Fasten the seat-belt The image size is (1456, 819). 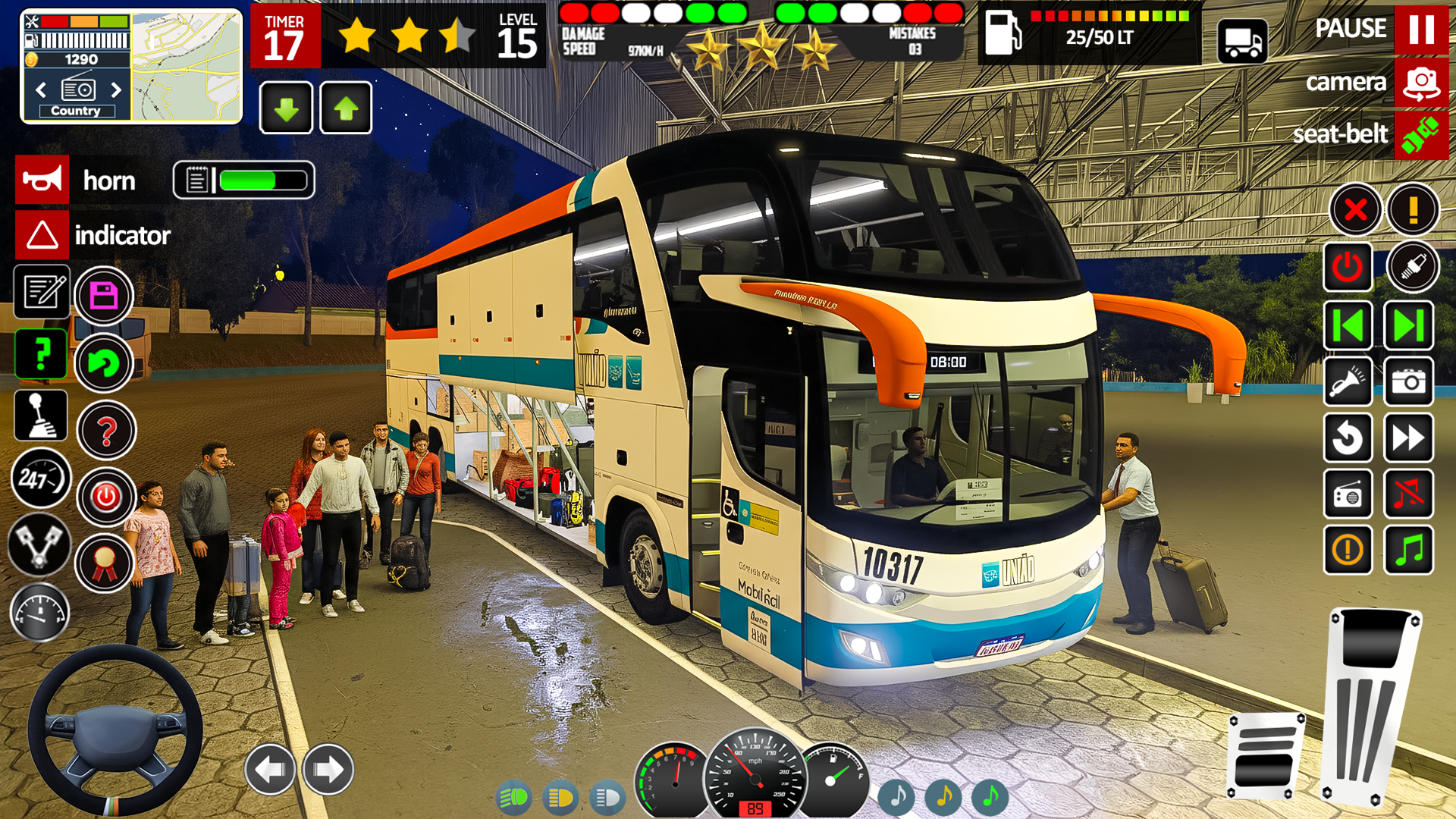(1420, 135)
